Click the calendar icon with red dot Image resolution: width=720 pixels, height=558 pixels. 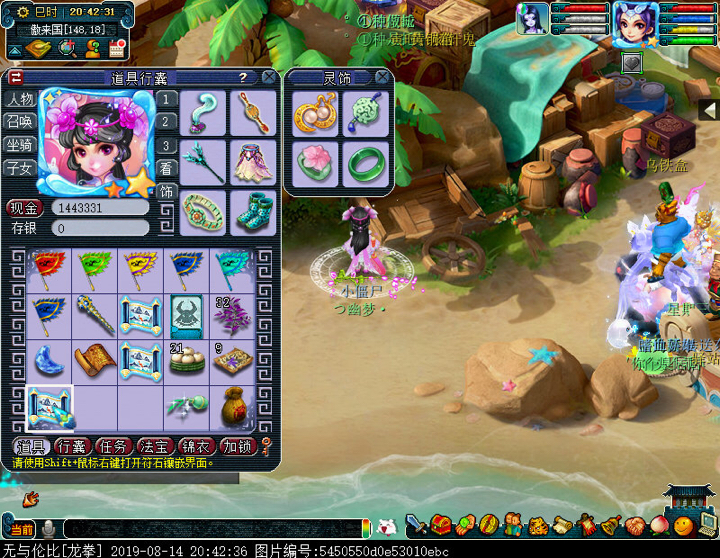[118, 48]
